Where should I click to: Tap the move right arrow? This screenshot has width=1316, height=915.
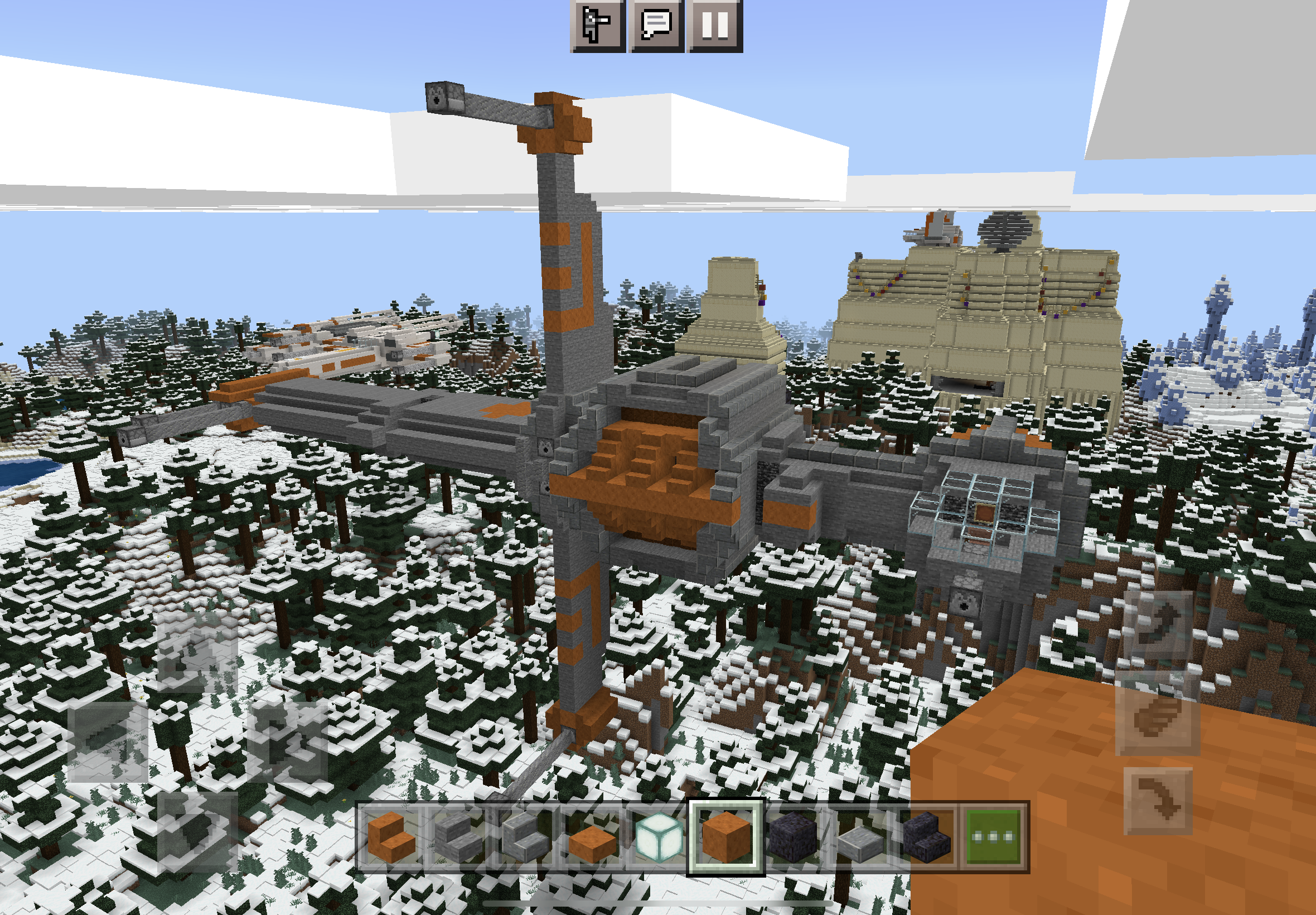287,741
